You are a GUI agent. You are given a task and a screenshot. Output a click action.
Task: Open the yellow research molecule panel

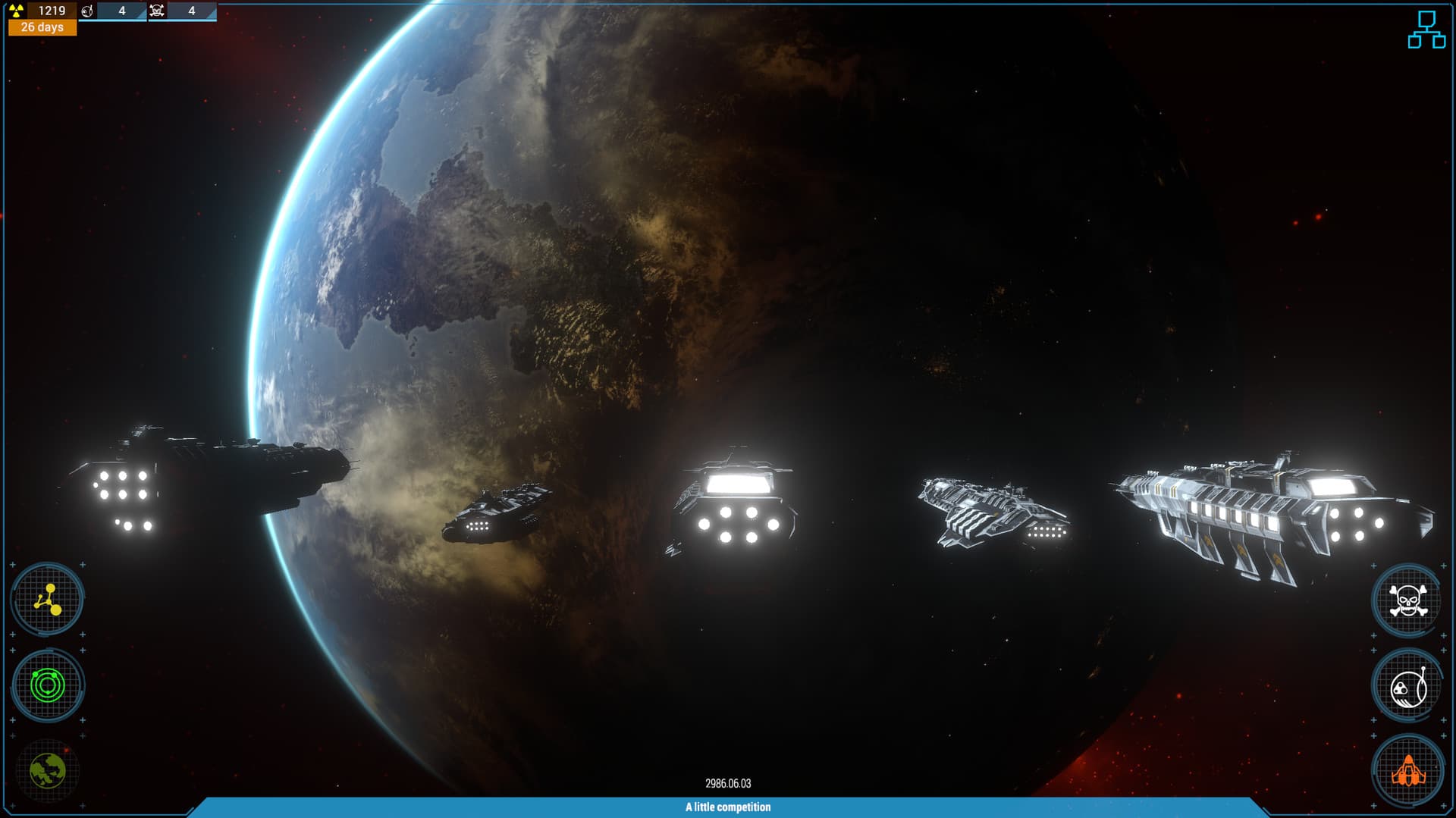[x=47, y=600]
